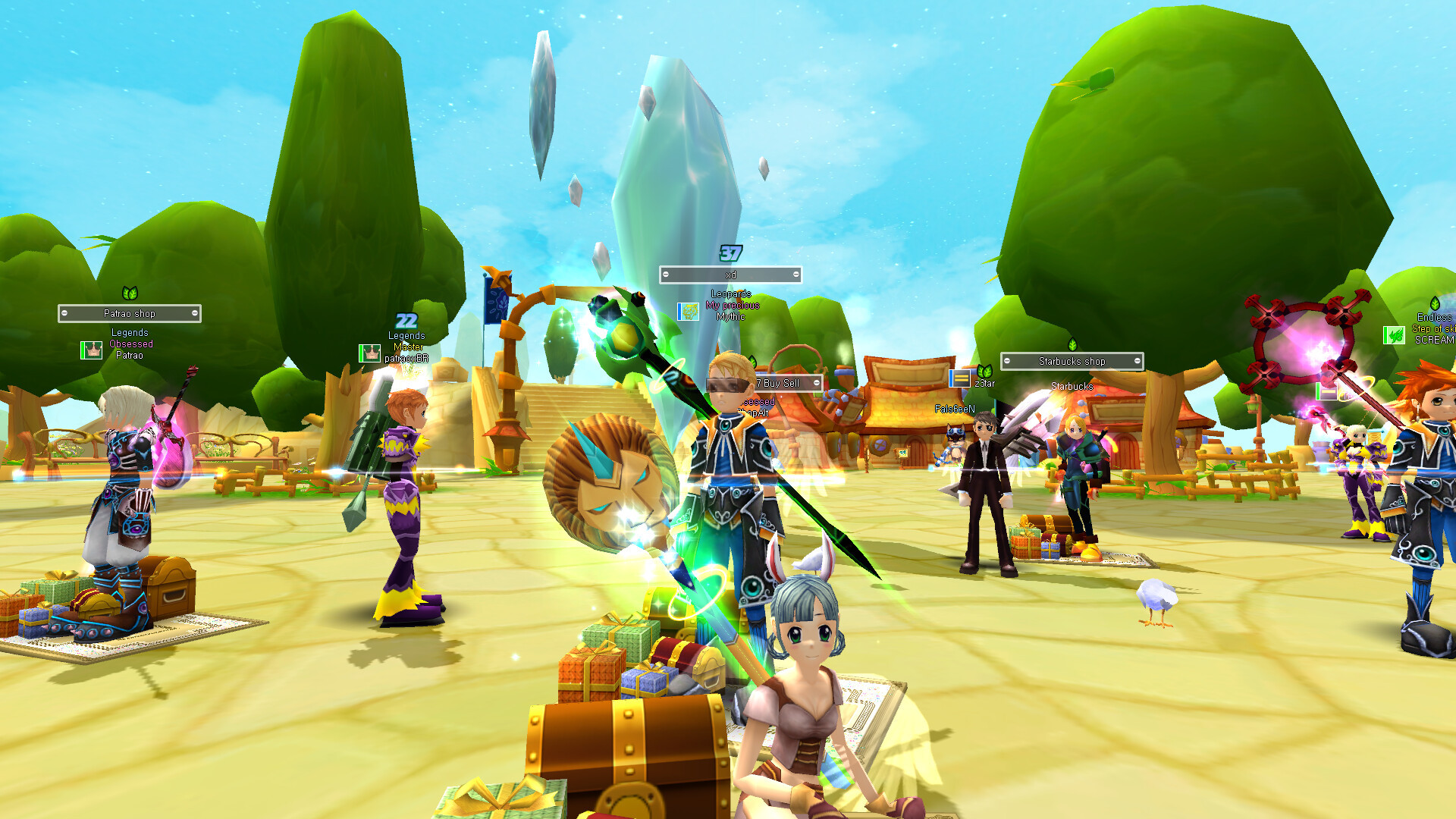Open the Buy Sell shop banner
This screenshot has height=819, width=1456.
pyautogui.click(x=783, y=383)
